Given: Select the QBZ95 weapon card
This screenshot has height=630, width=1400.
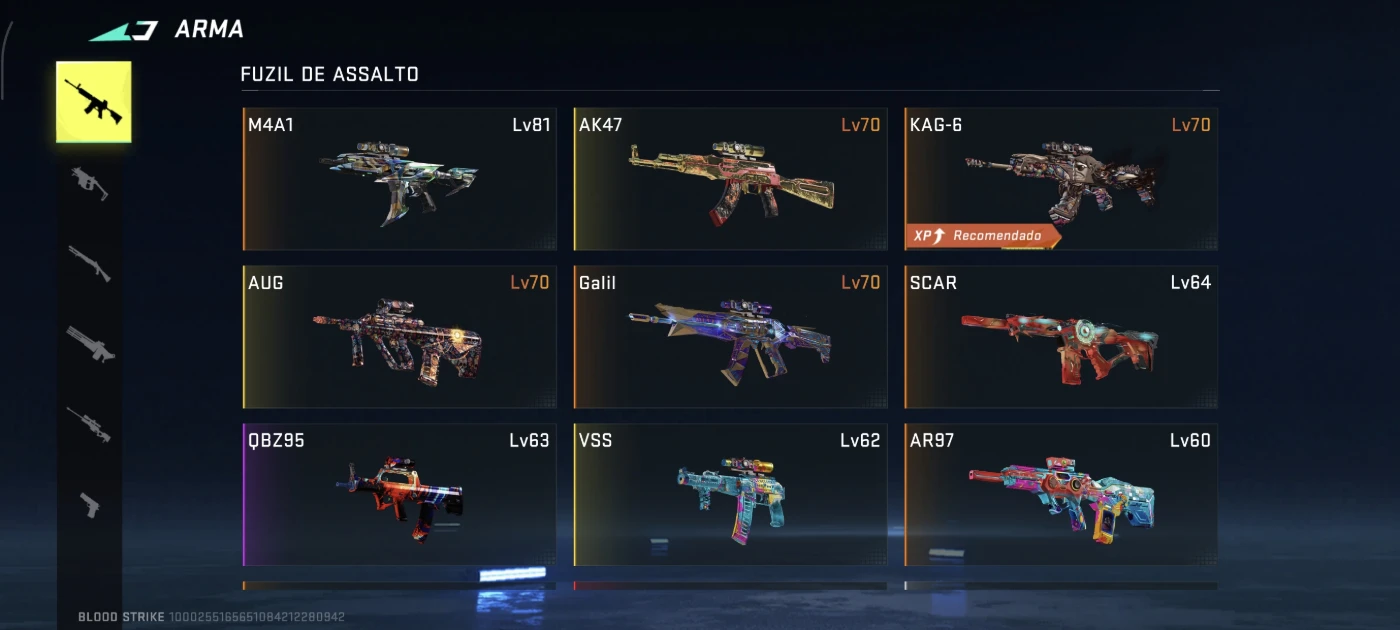Looking at the screenshot, I should tap(400, 495).
